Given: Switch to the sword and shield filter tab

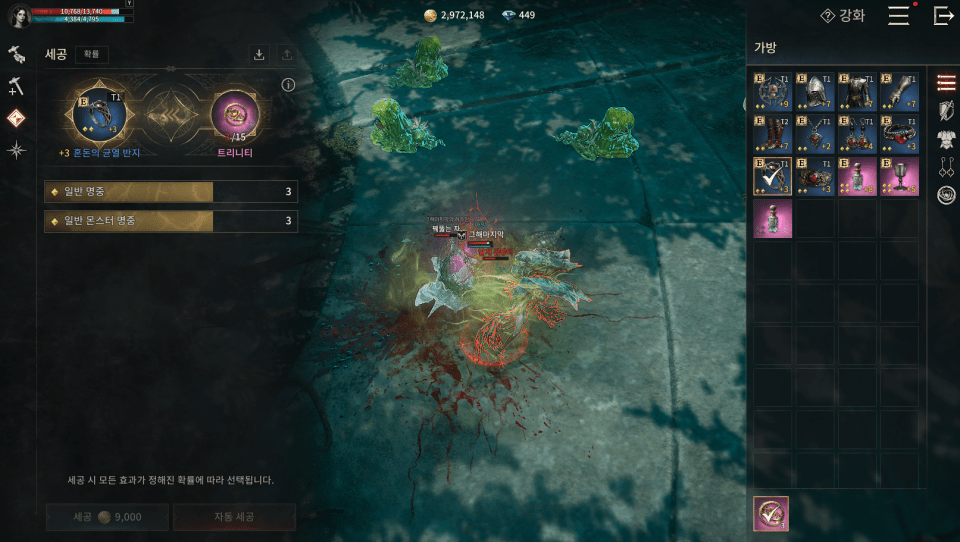Looking at the screenshot, I should [x=946, y=110].
